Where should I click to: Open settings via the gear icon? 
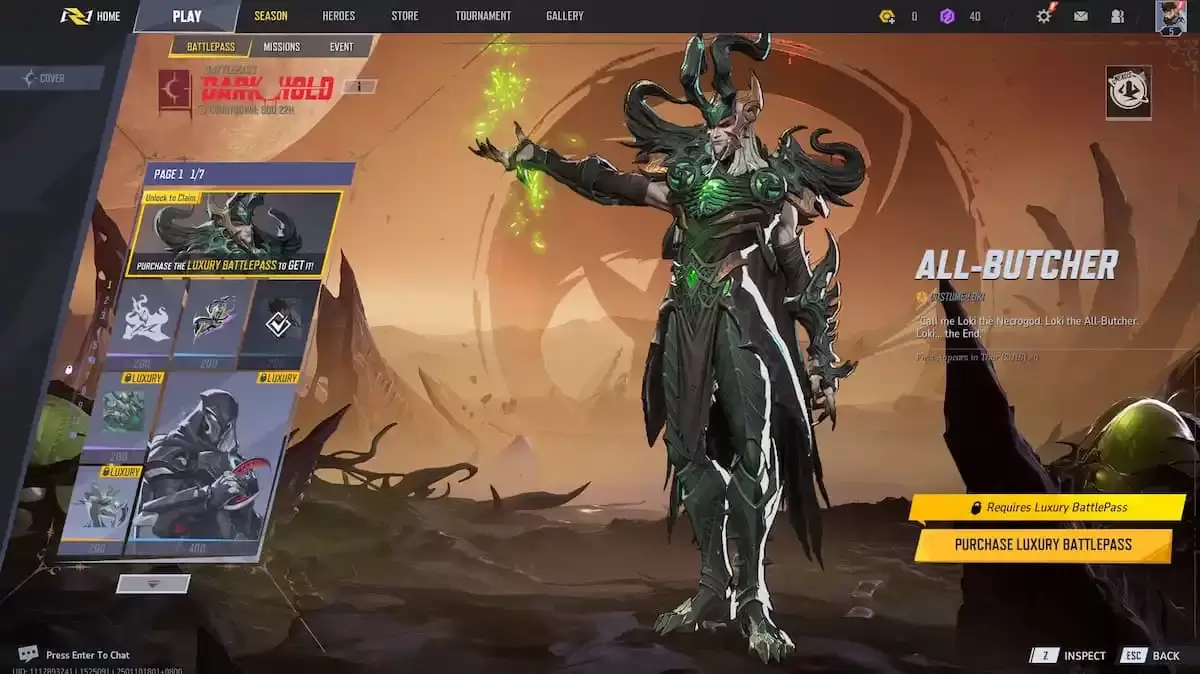point(1044,16)
